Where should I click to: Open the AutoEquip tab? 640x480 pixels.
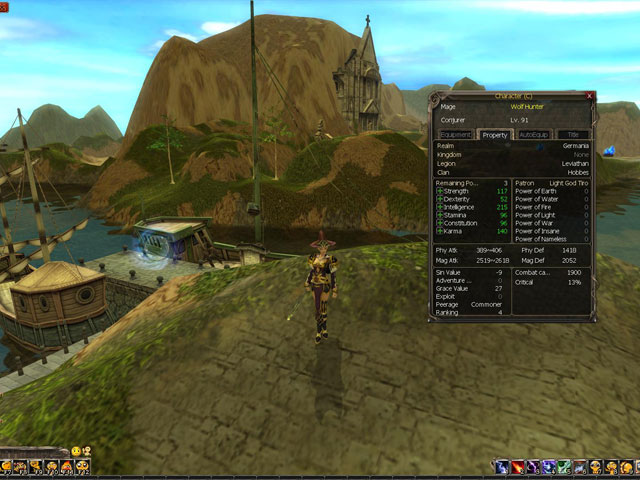click(535, 134)
